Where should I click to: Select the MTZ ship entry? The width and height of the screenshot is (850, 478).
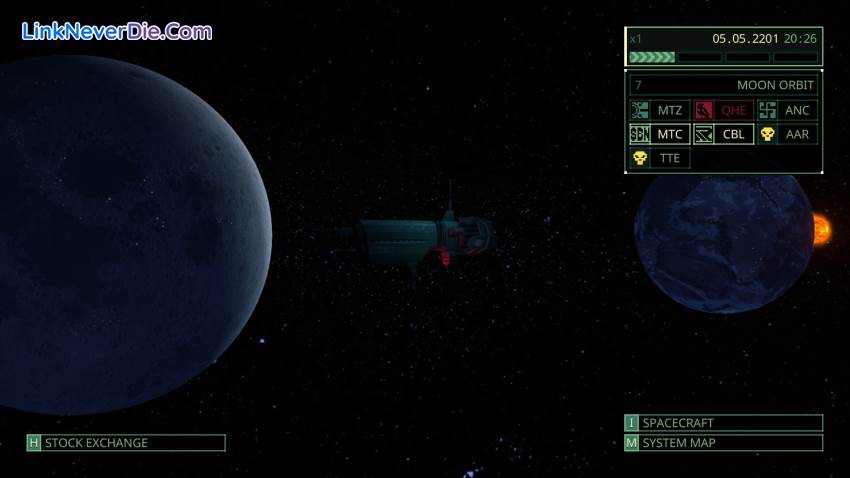coord(660,110)
